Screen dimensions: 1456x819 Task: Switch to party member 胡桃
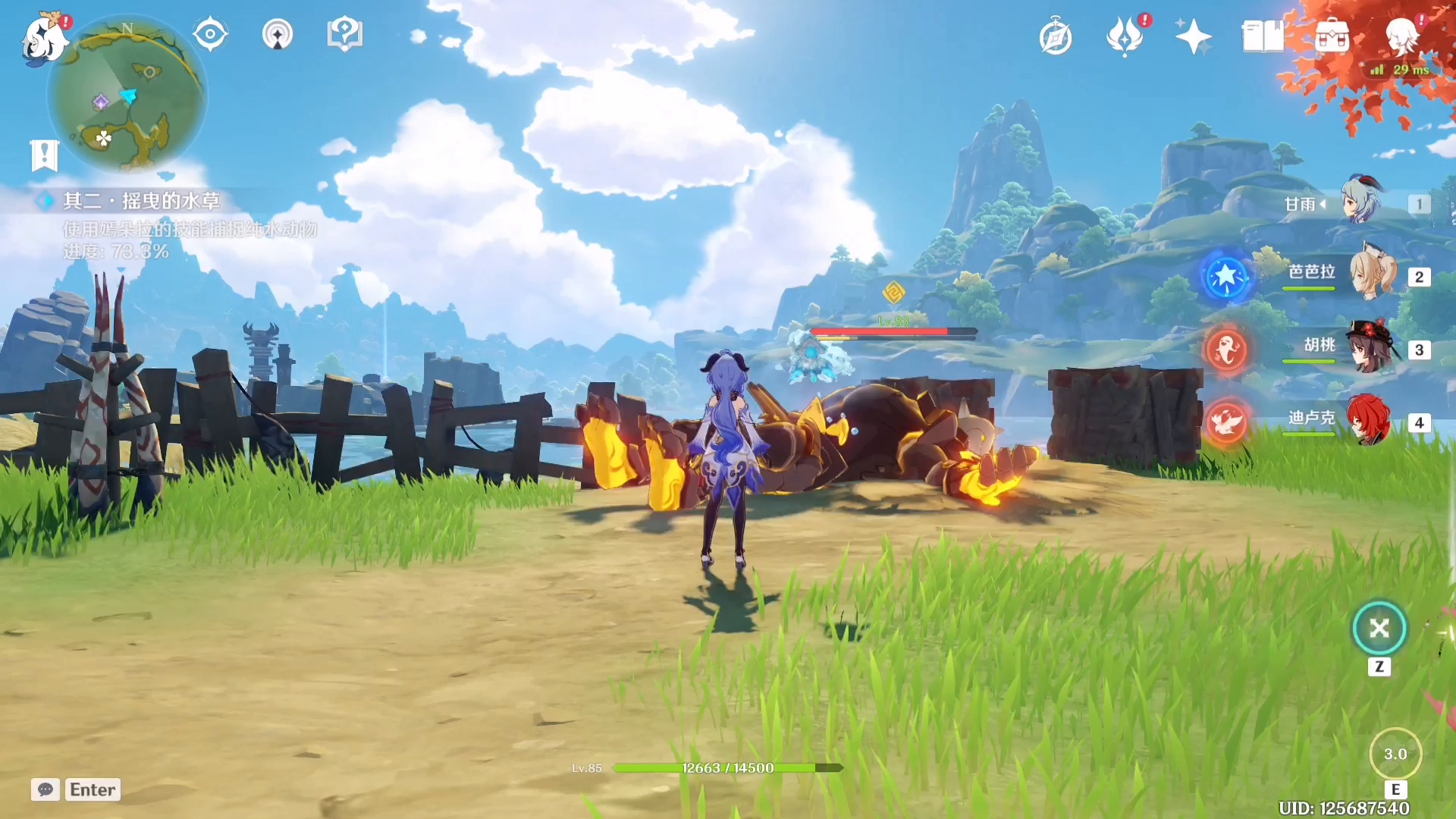pos(1371,347)
